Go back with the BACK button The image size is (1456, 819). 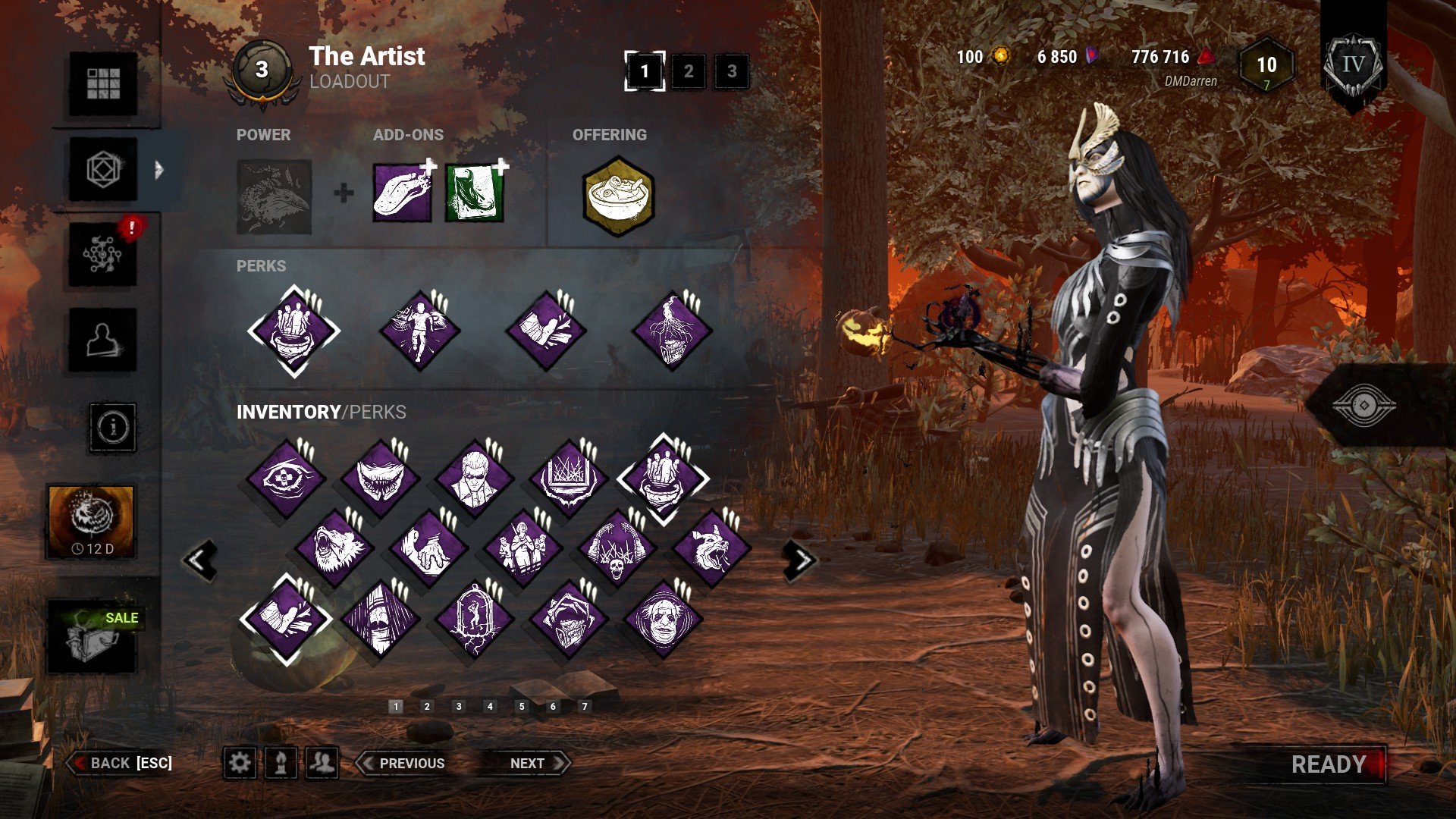[x=121, y=763]
